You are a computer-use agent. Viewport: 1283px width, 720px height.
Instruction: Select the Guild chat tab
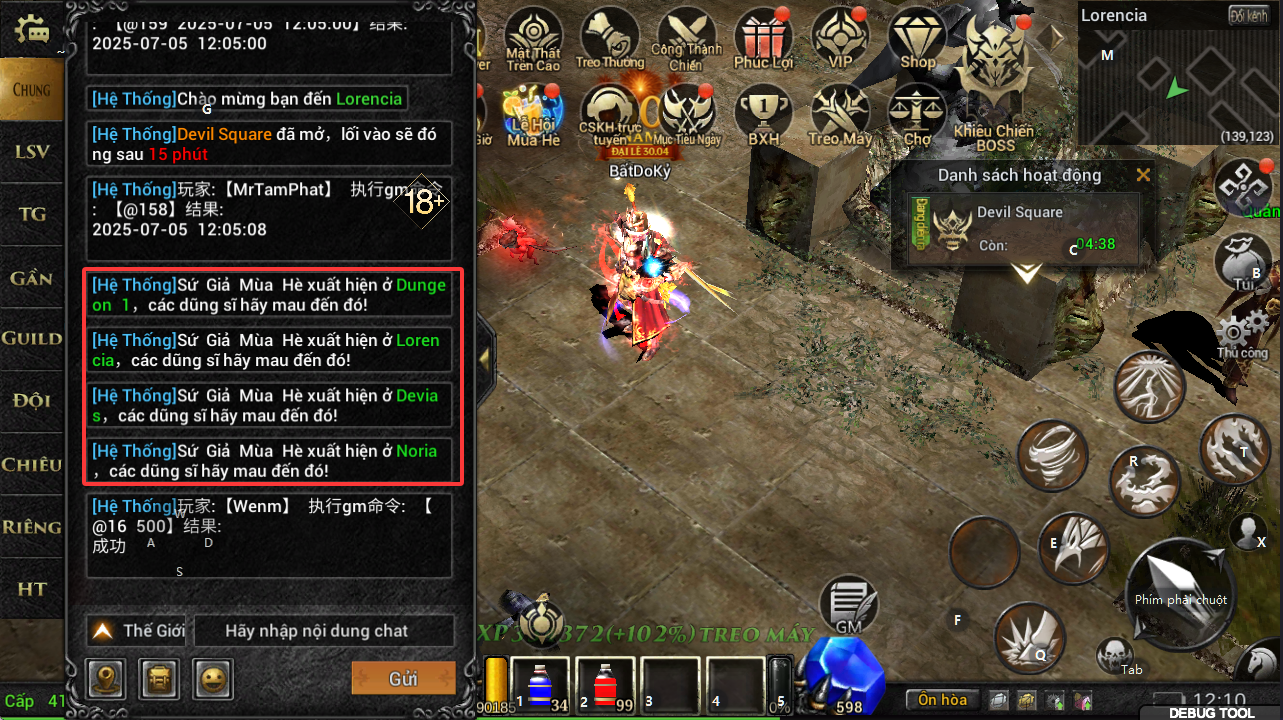32,339
